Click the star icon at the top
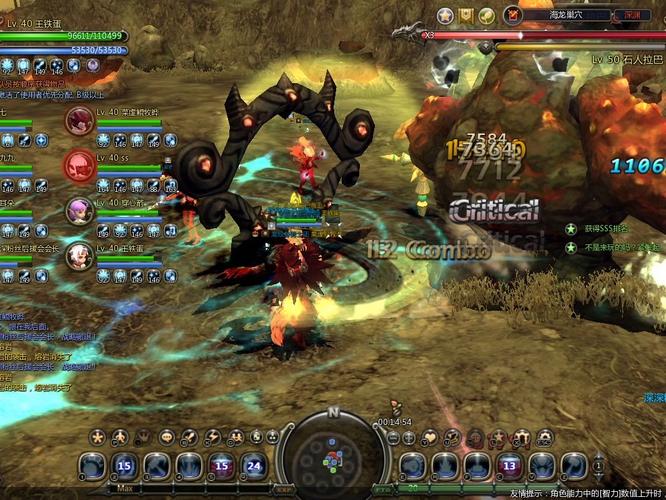Image resolution: width=666 pixels, height=500 pixels. (x=446, y=15)
